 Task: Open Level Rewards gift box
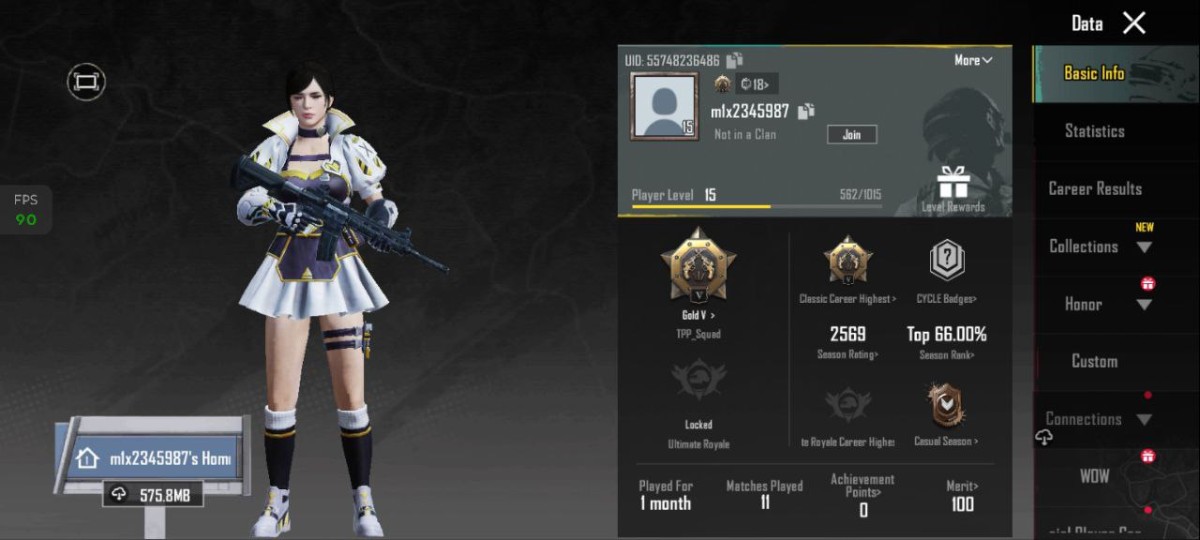point(953,188)
